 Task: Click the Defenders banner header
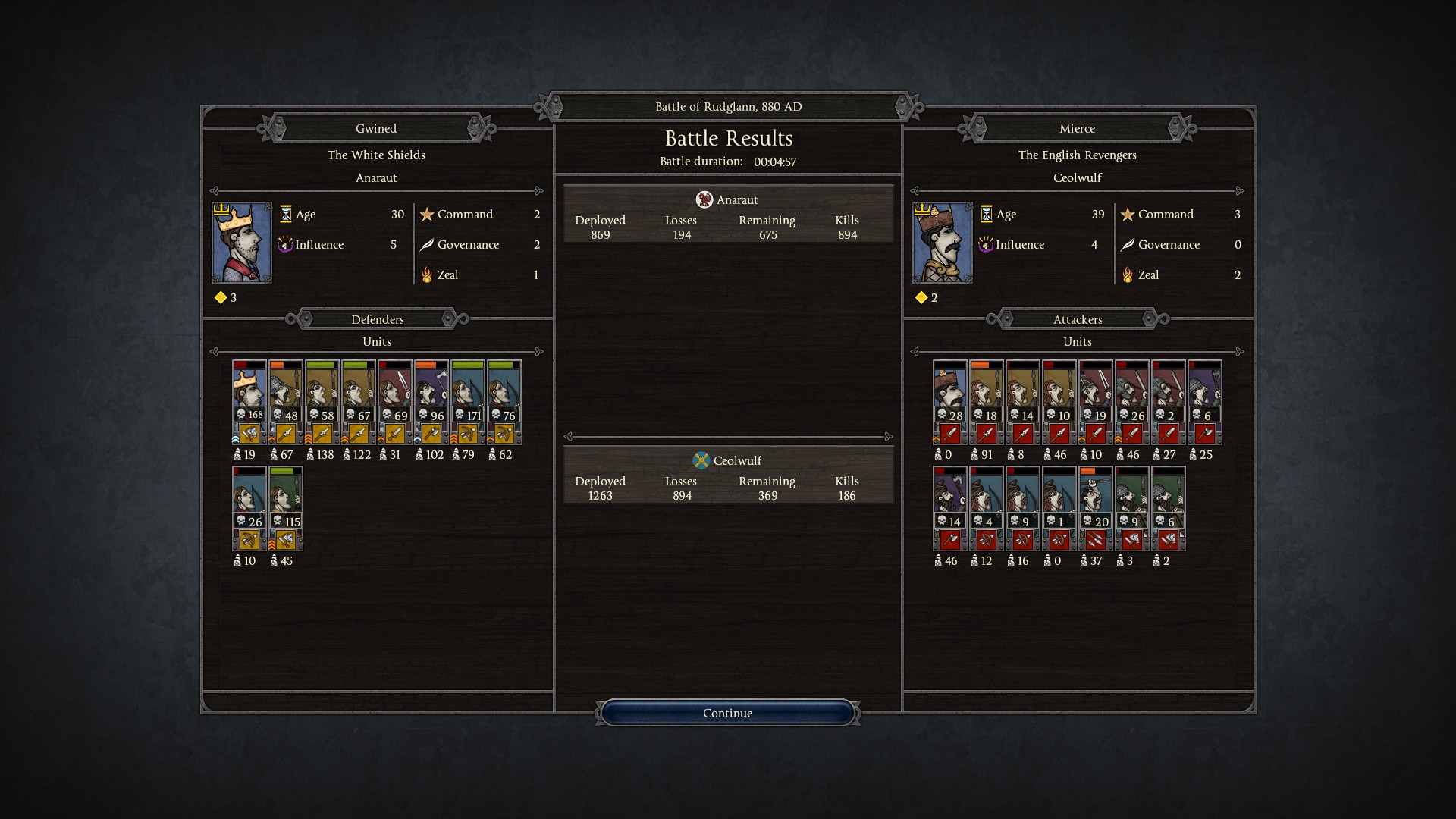click(x=377, y=319)
